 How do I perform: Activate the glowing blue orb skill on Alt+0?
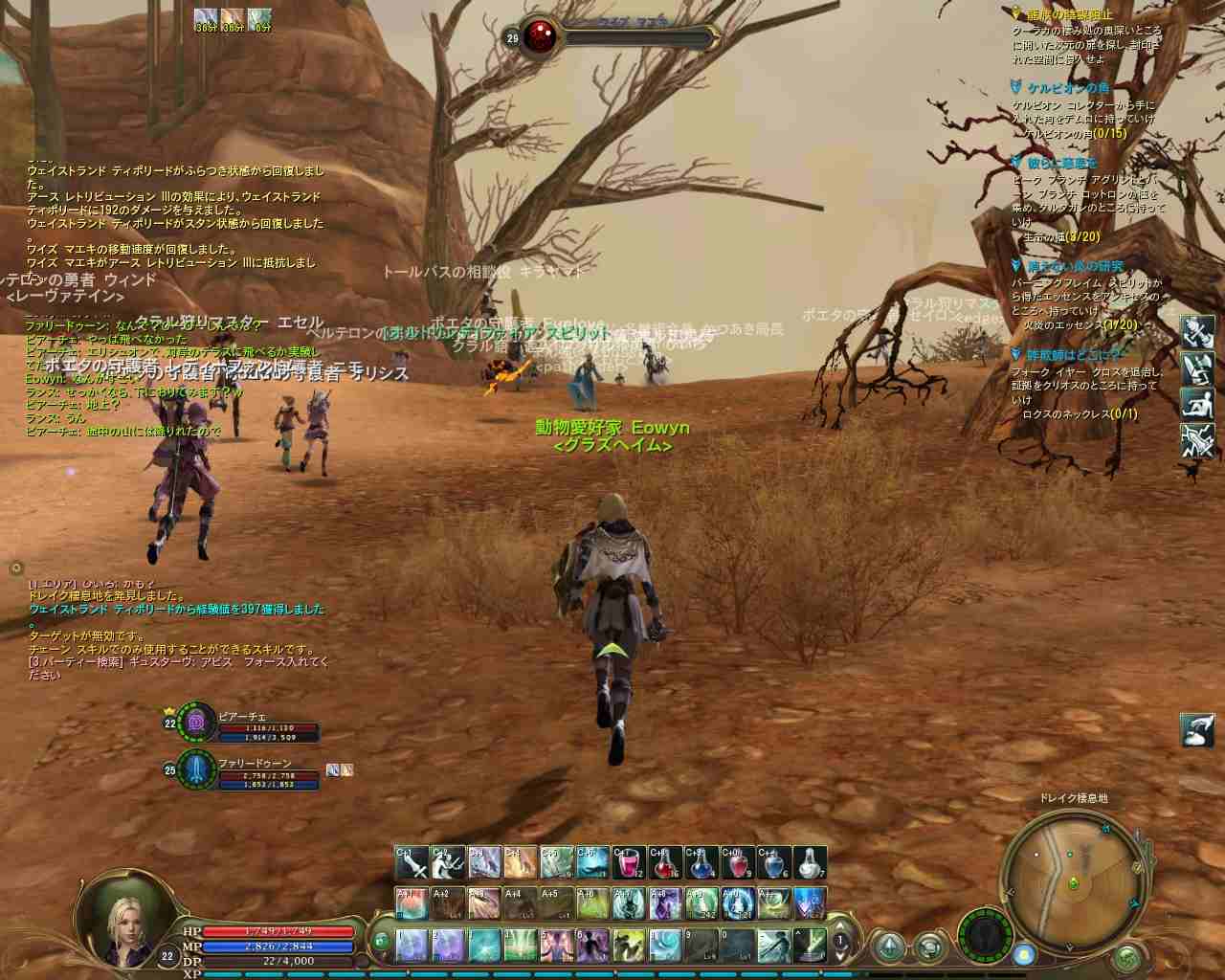pos(738,902)
